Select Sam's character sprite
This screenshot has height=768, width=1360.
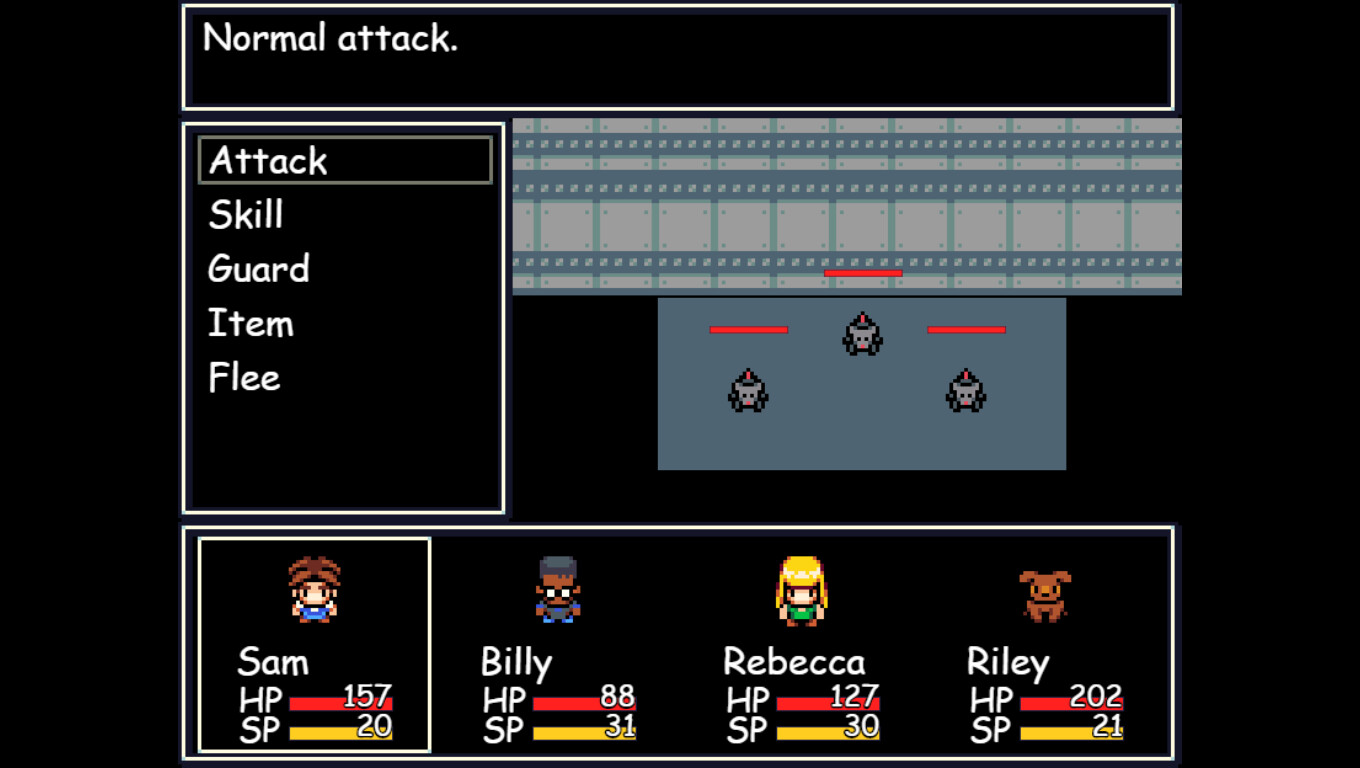pos(315,590)
